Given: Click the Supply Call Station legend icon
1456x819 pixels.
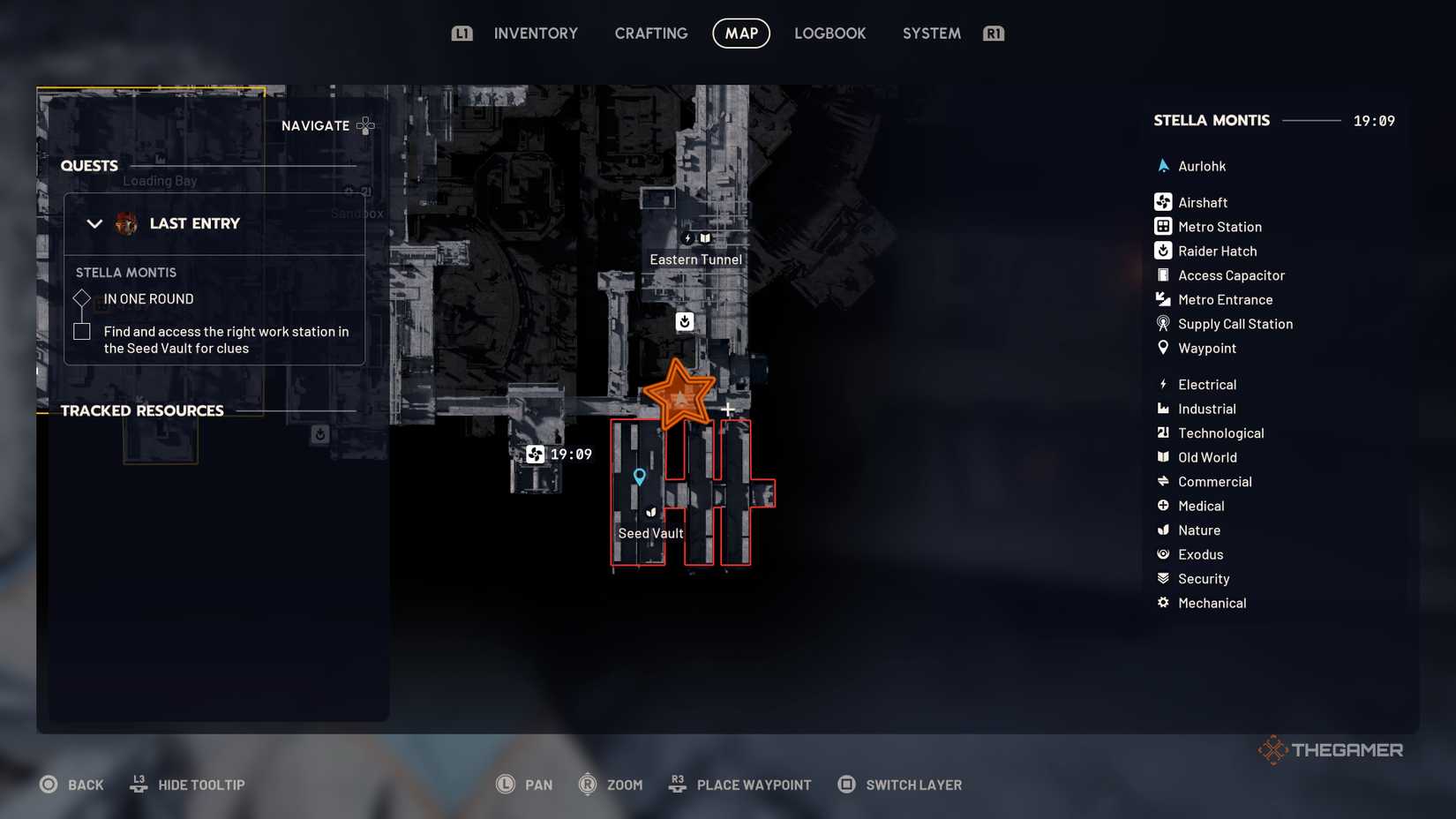Looking at the screenshot, I should tap(1163, 323).
